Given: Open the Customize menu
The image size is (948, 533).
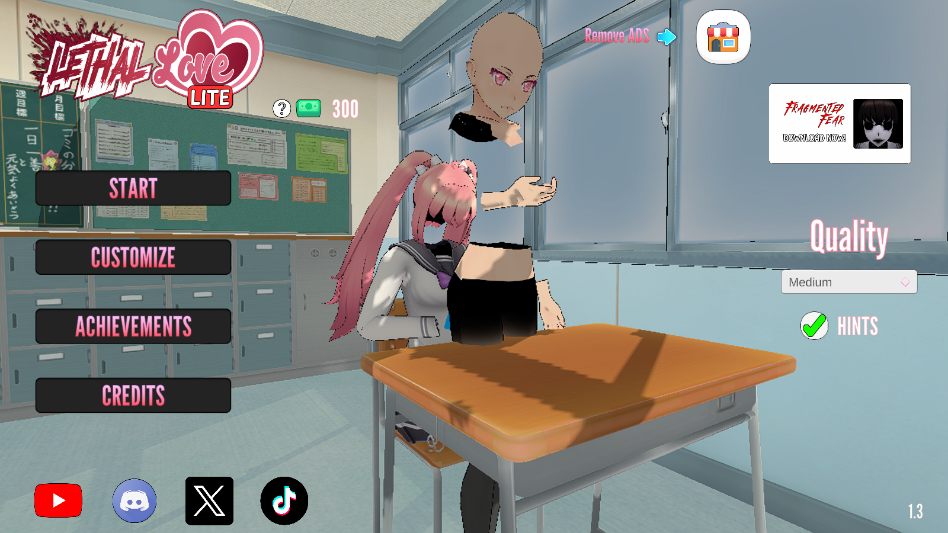Looking at the screenshot, I should point(133,257).
